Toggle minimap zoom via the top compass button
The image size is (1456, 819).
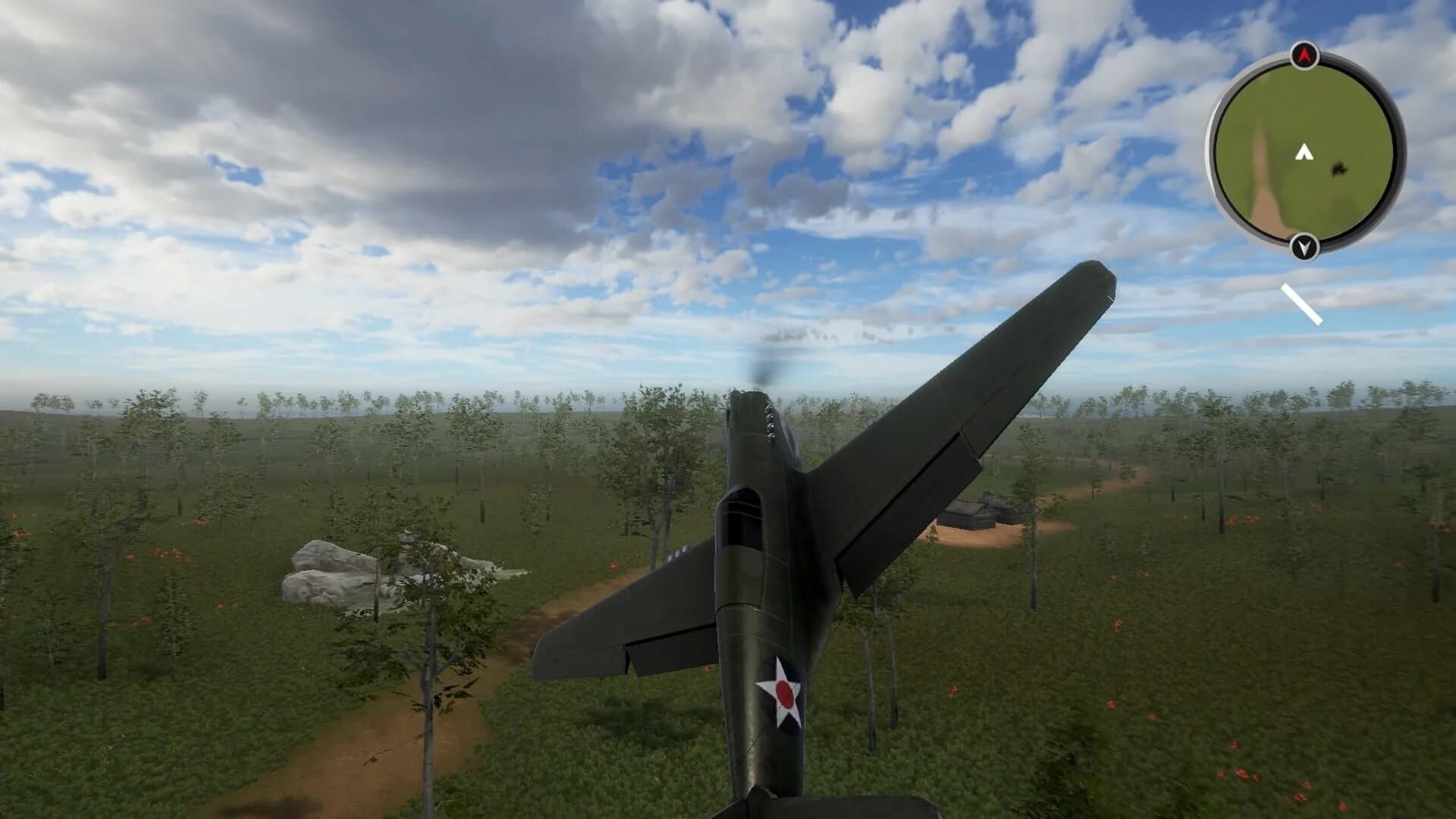[1304, 55]
